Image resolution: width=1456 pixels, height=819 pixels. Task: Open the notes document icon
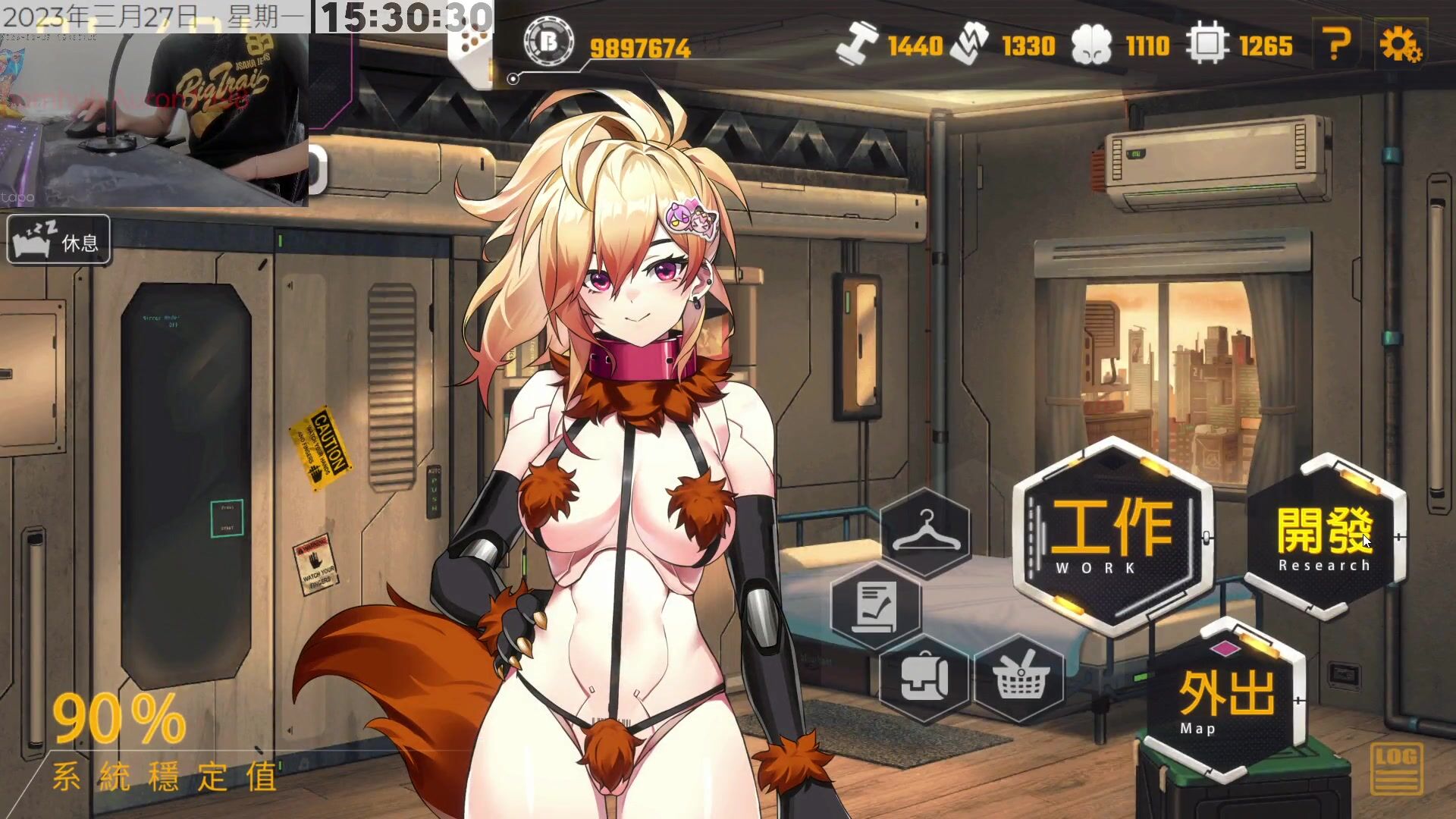(x=876, y=606)
